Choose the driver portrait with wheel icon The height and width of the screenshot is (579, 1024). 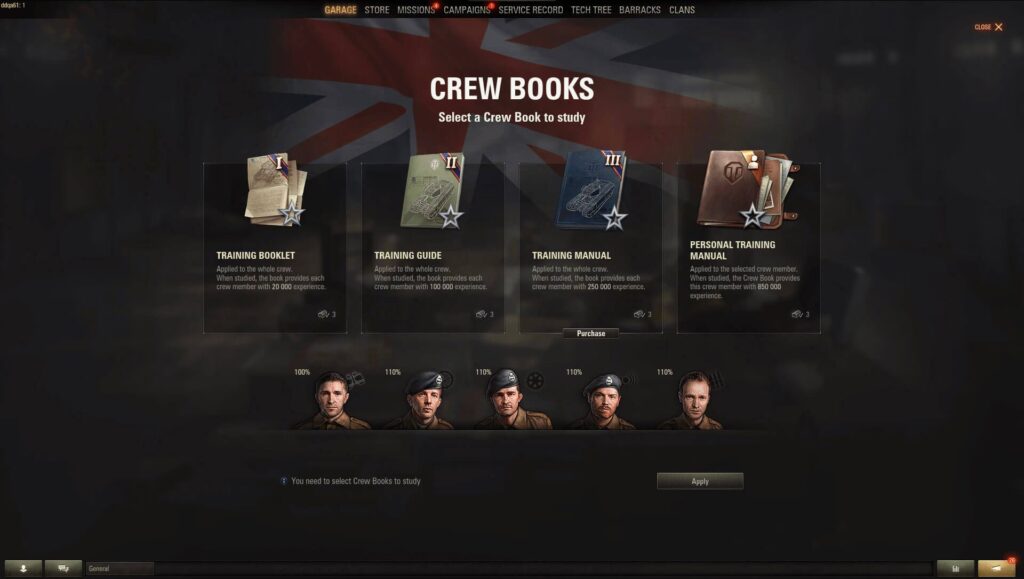tap(512, 402)
